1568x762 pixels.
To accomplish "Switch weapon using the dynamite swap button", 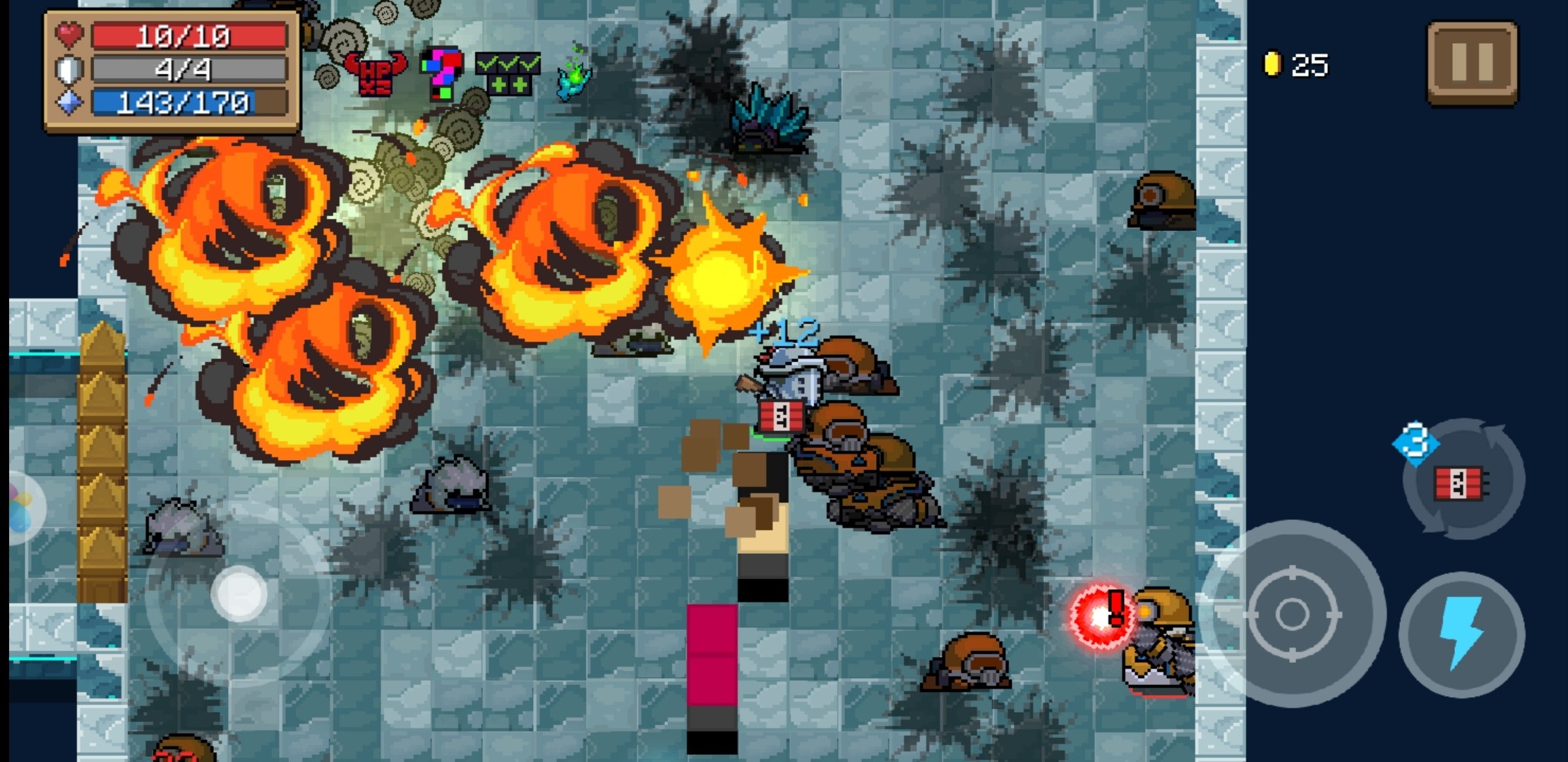I will [x=1463, y=481].
